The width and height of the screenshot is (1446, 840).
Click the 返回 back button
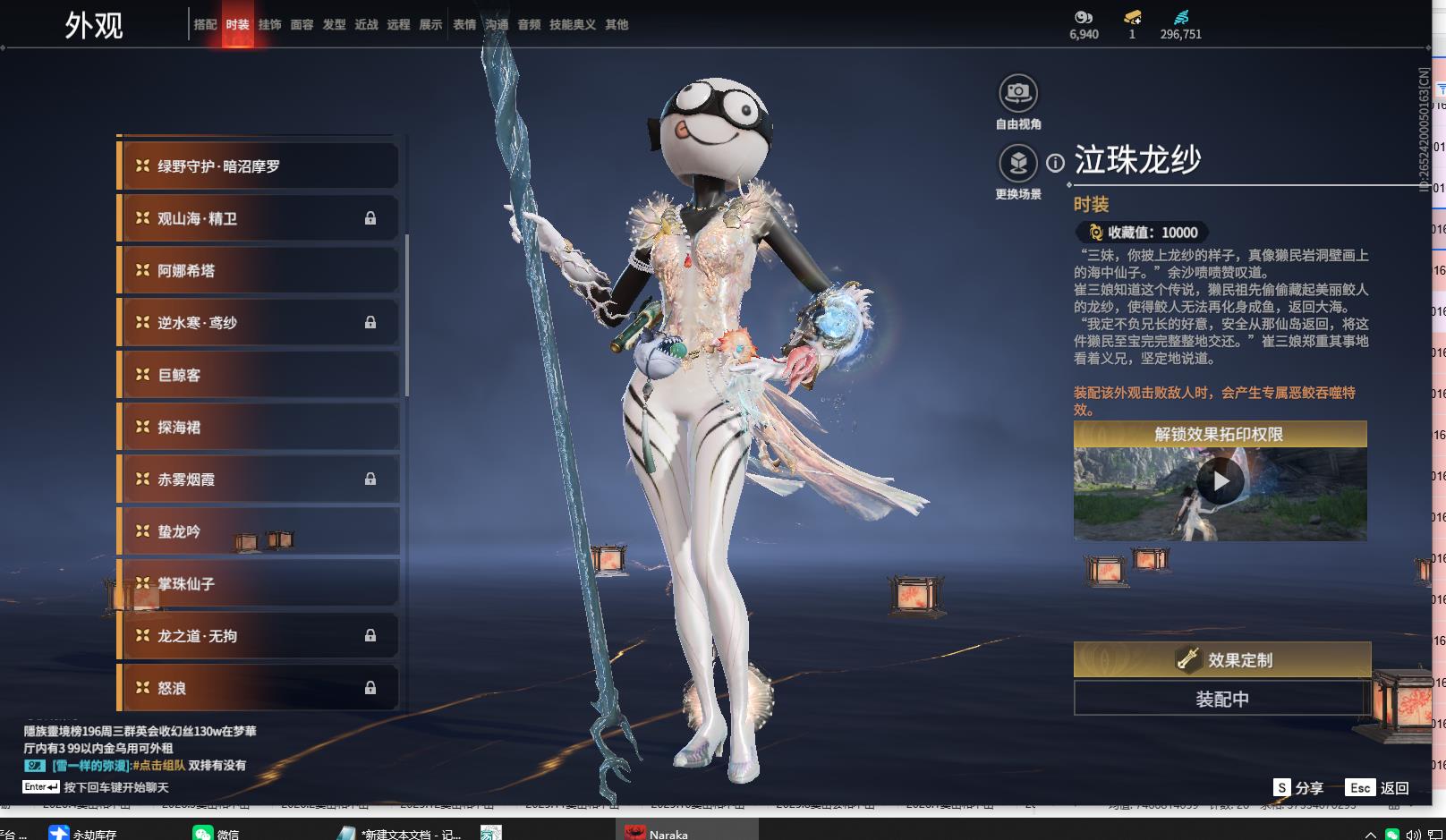tap(1378, 788)
